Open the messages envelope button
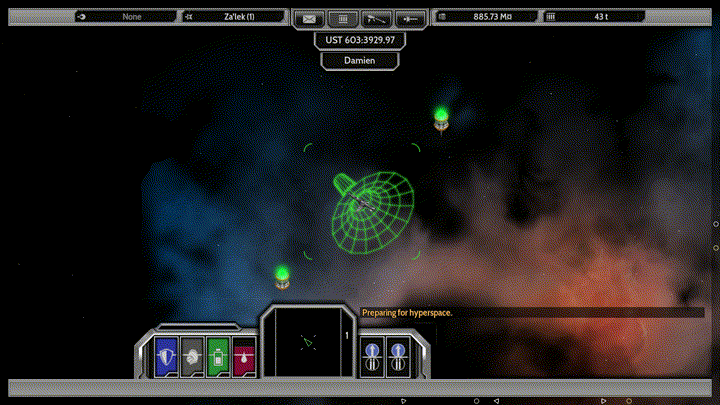This screenshot has height=405, width=720. click(310, 17)
